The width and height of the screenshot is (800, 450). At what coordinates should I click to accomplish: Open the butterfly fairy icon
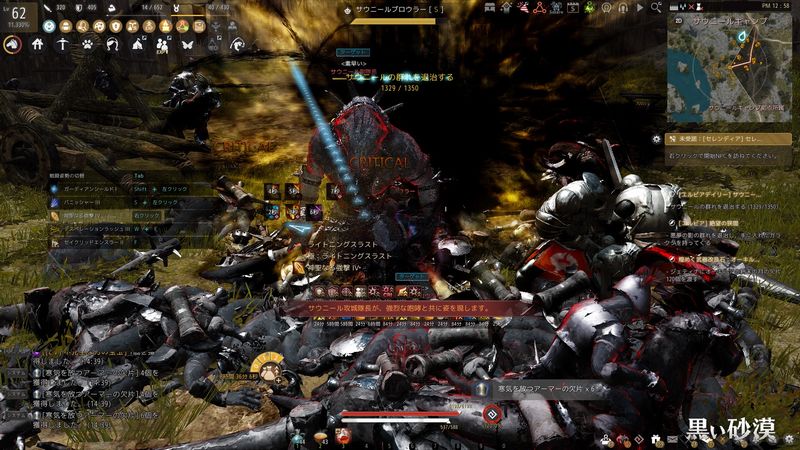click(188, 45)
